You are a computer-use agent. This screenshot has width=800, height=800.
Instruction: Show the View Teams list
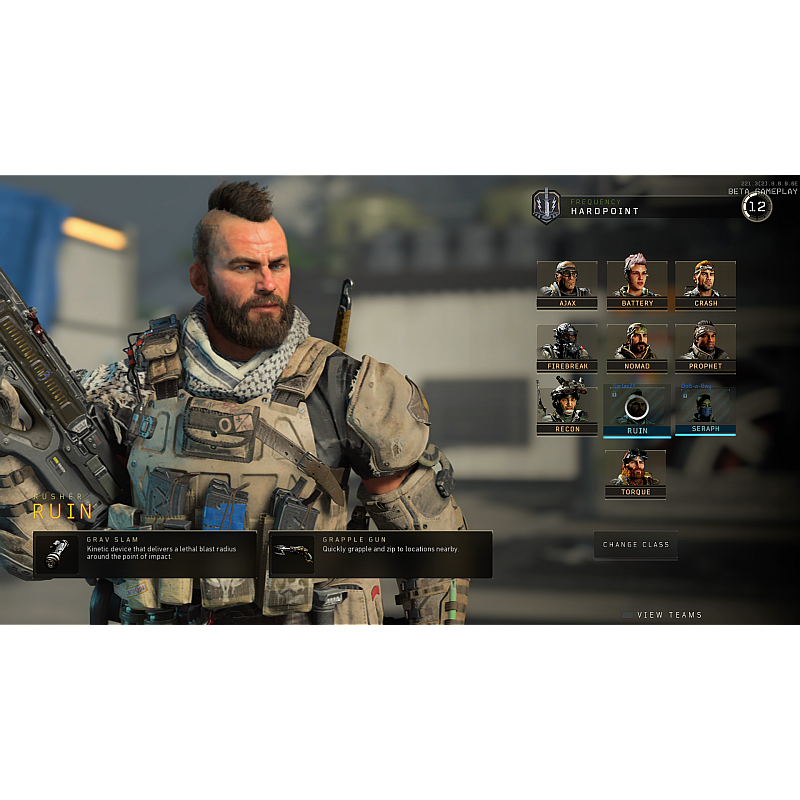[x=668, y=615]
